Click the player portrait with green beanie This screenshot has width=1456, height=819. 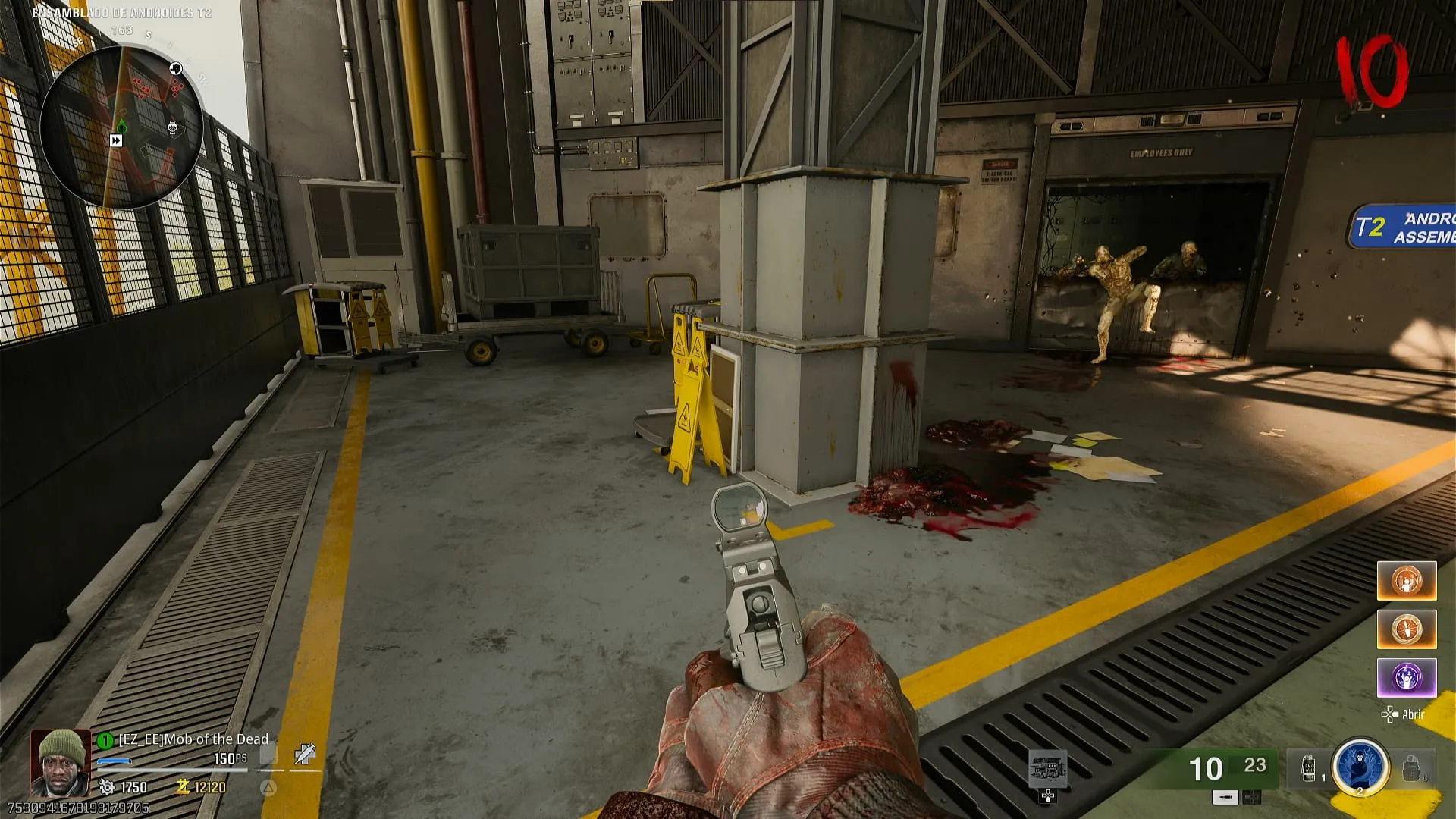click(61, 762)
